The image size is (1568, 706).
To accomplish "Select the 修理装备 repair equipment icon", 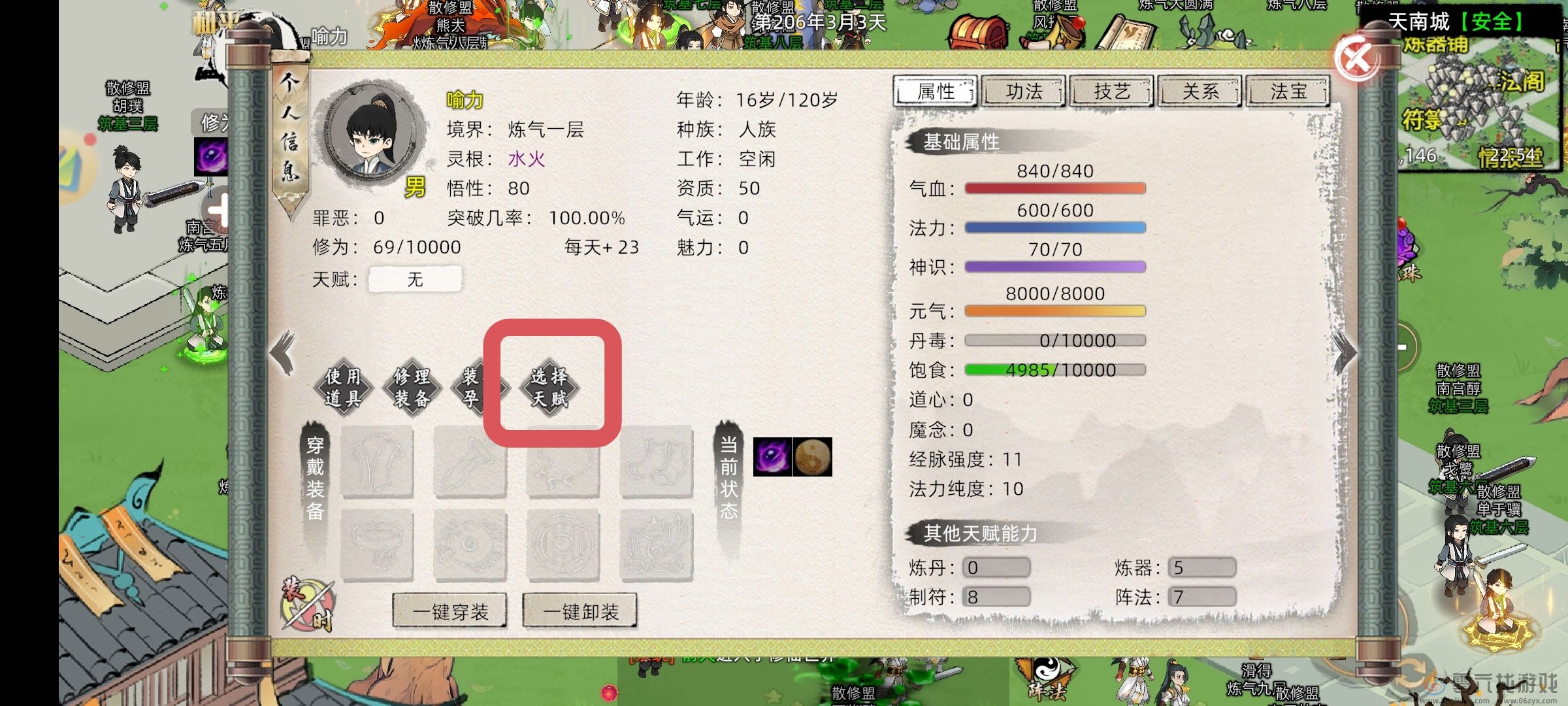I will (x=414, y=386).
